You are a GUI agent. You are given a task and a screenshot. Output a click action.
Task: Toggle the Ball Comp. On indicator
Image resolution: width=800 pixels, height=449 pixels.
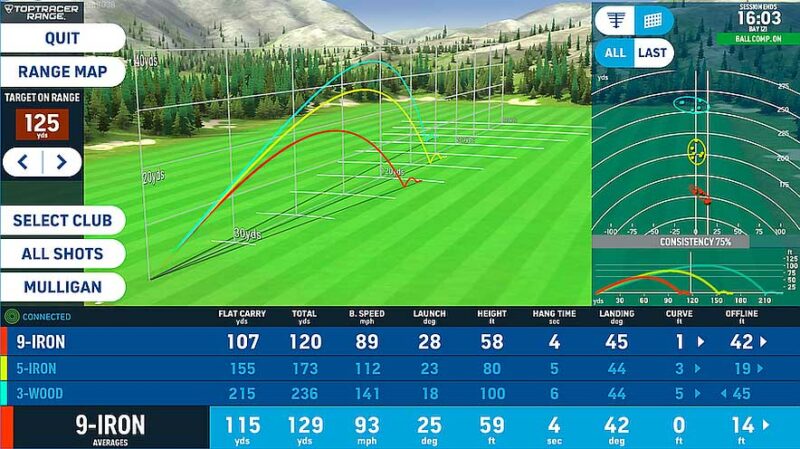coord(757,39)
